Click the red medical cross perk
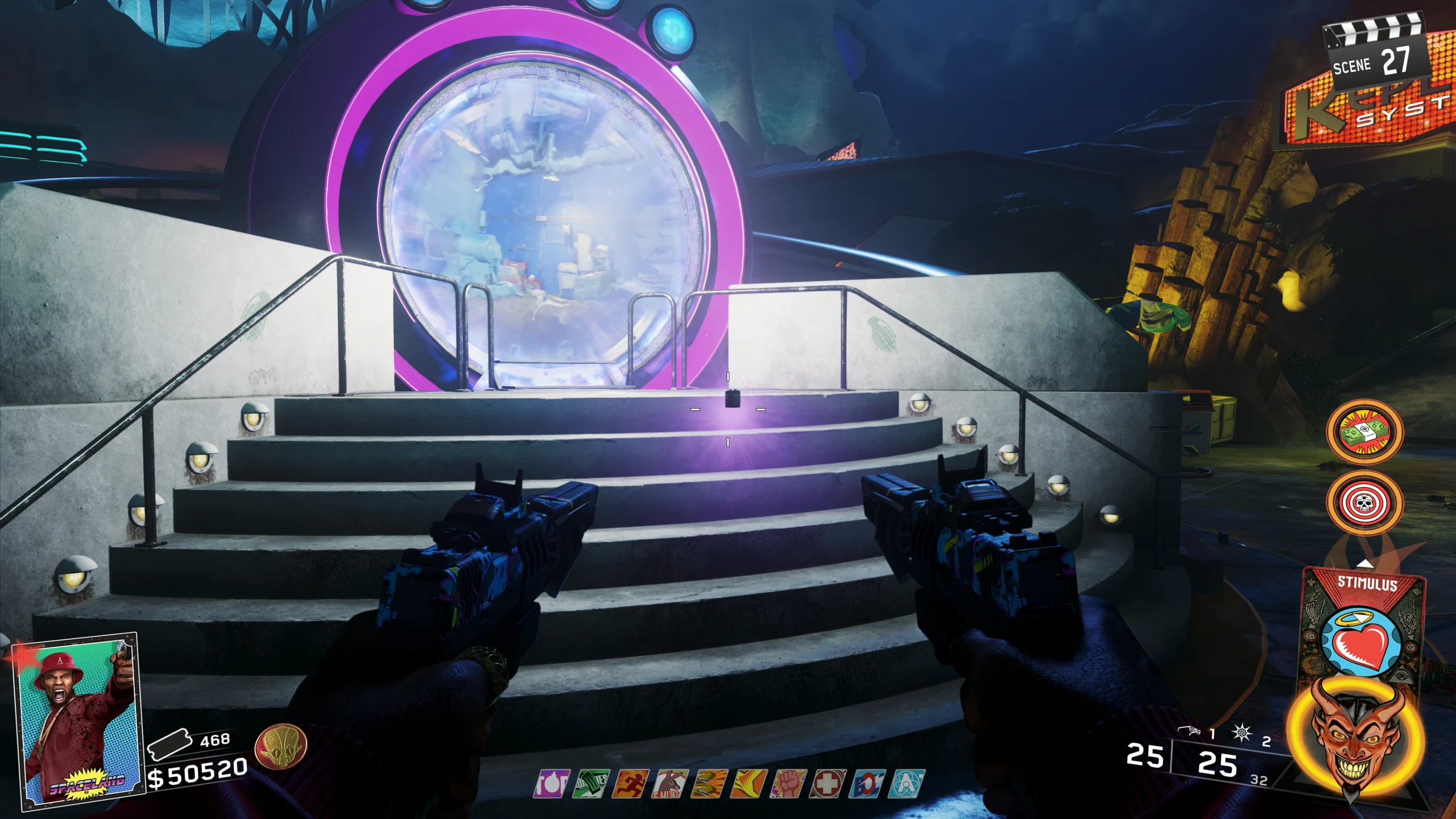Image resolution: width=1456 pixels, height=819 pixels. (x=828, y=784)
